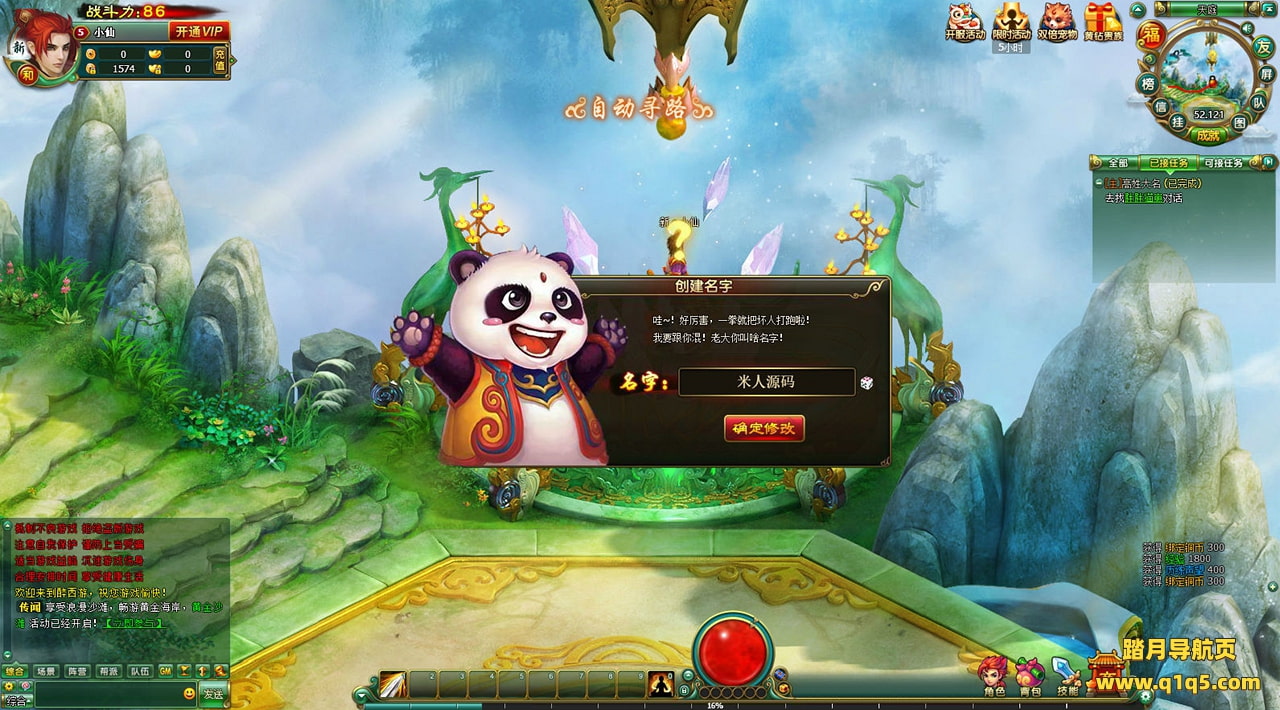This screenshot has height=710, width=1280.
Task: Open the chat emoji smiley picker
Action: pos(189,694)
